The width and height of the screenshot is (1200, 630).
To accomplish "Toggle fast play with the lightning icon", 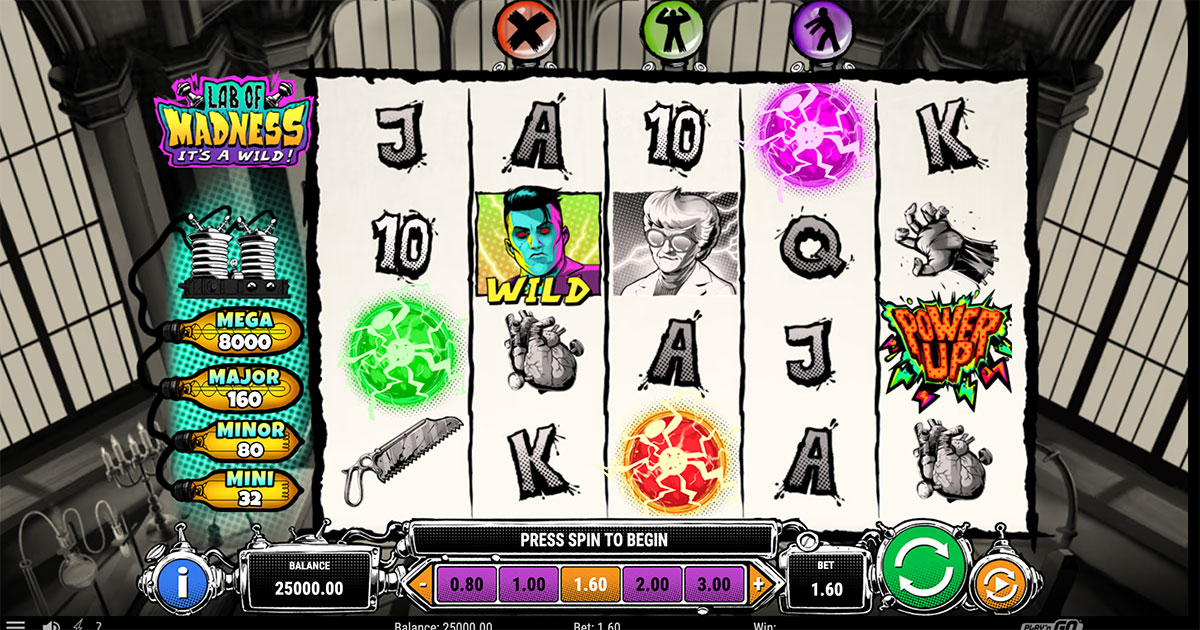I will pyautogui.click(x=78, y=625).
